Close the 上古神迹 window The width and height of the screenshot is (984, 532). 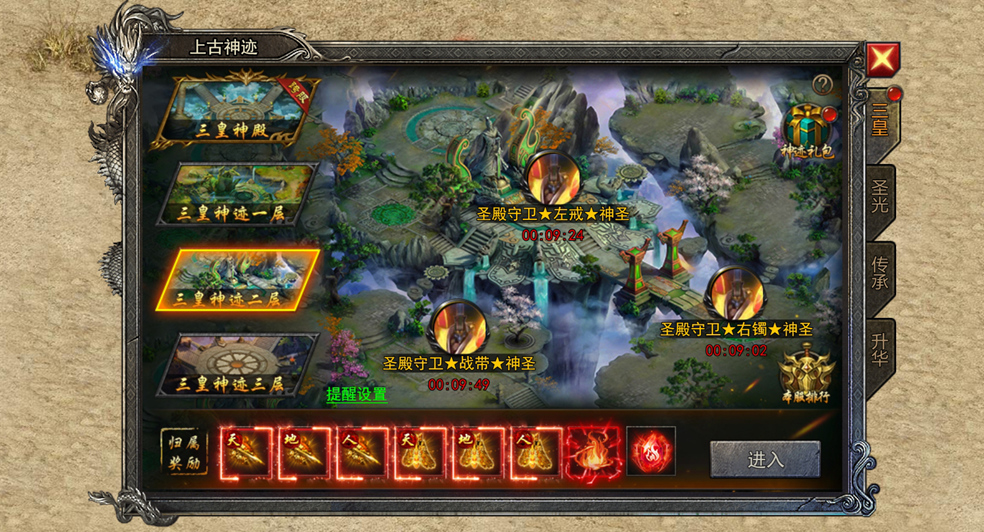pyautogui.click(x=882, y=59)
